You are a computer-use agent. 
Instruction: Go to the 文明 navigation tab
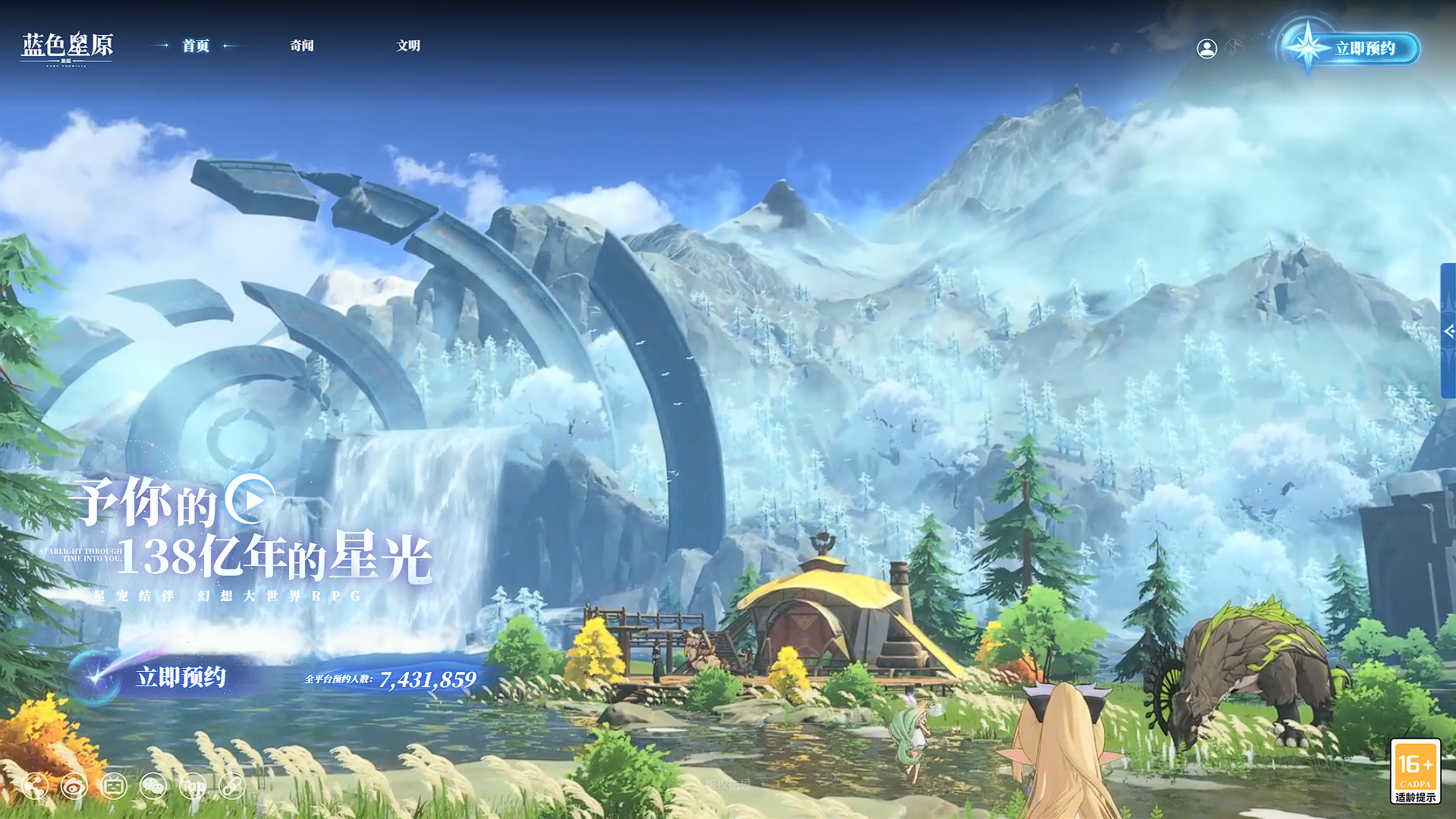[x=408, y=46]
